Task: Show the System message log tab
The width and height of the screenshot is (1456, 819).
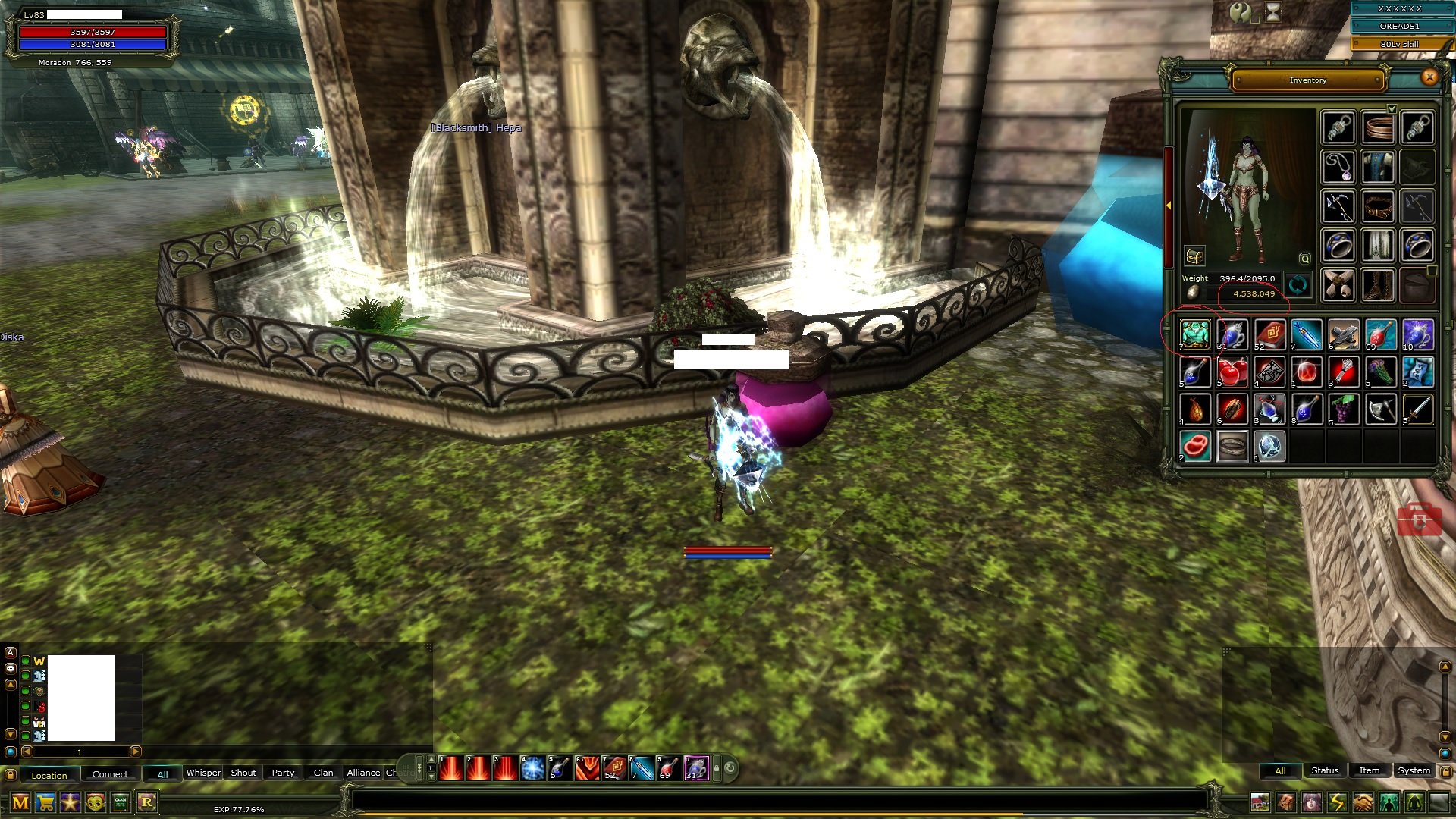Action: pos(1414,770)
